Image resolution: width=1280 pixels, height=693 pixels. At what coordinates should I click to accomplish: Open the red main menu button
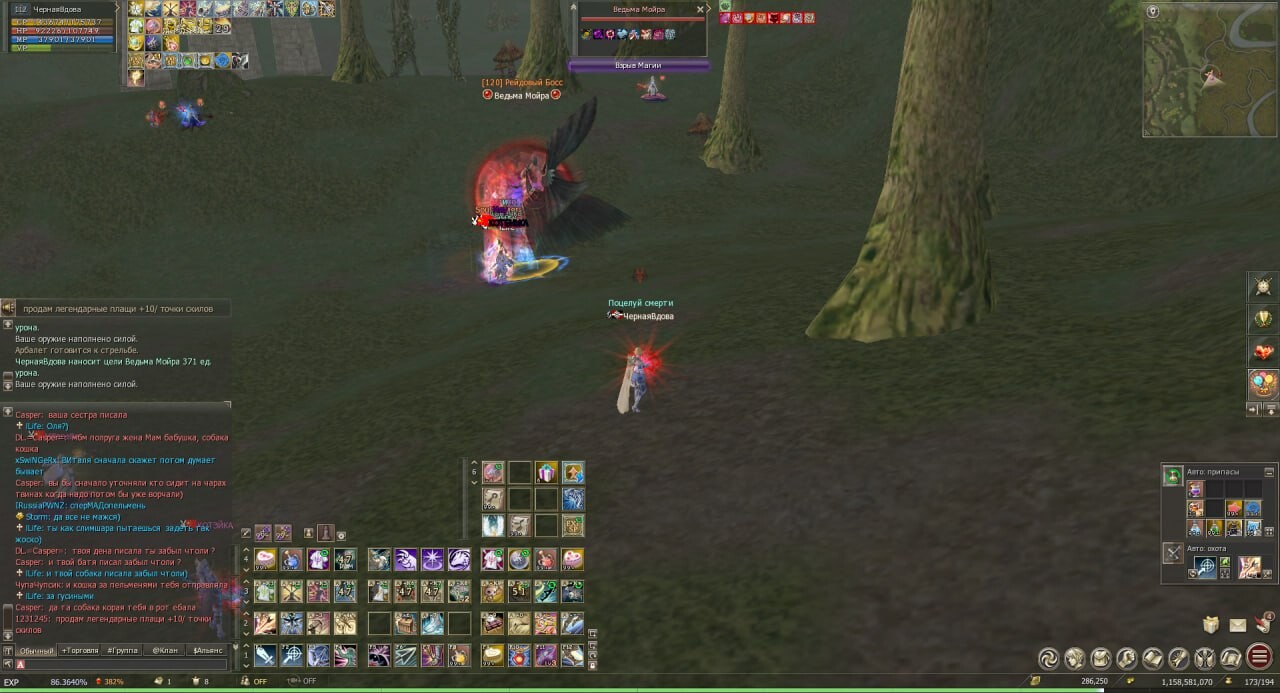1258,658
